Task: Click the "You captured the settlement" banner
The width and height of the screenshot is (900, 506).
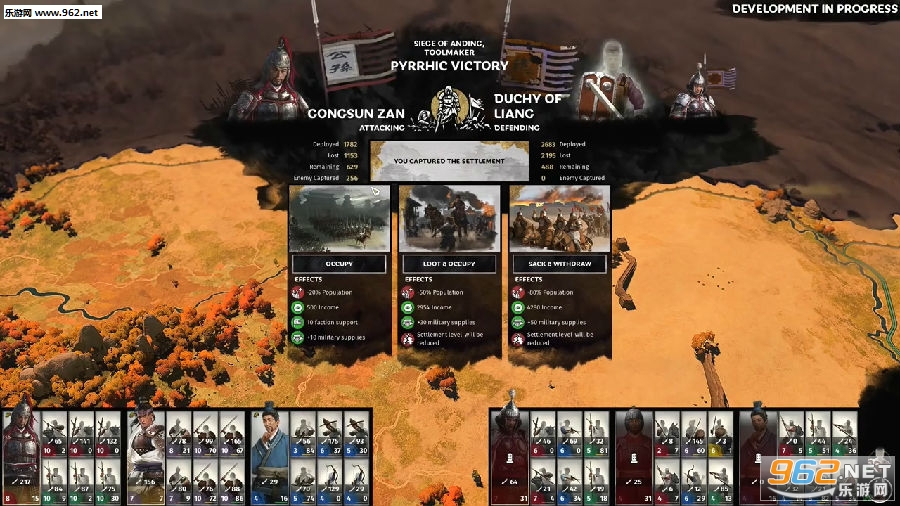Action: coord(449,160)
